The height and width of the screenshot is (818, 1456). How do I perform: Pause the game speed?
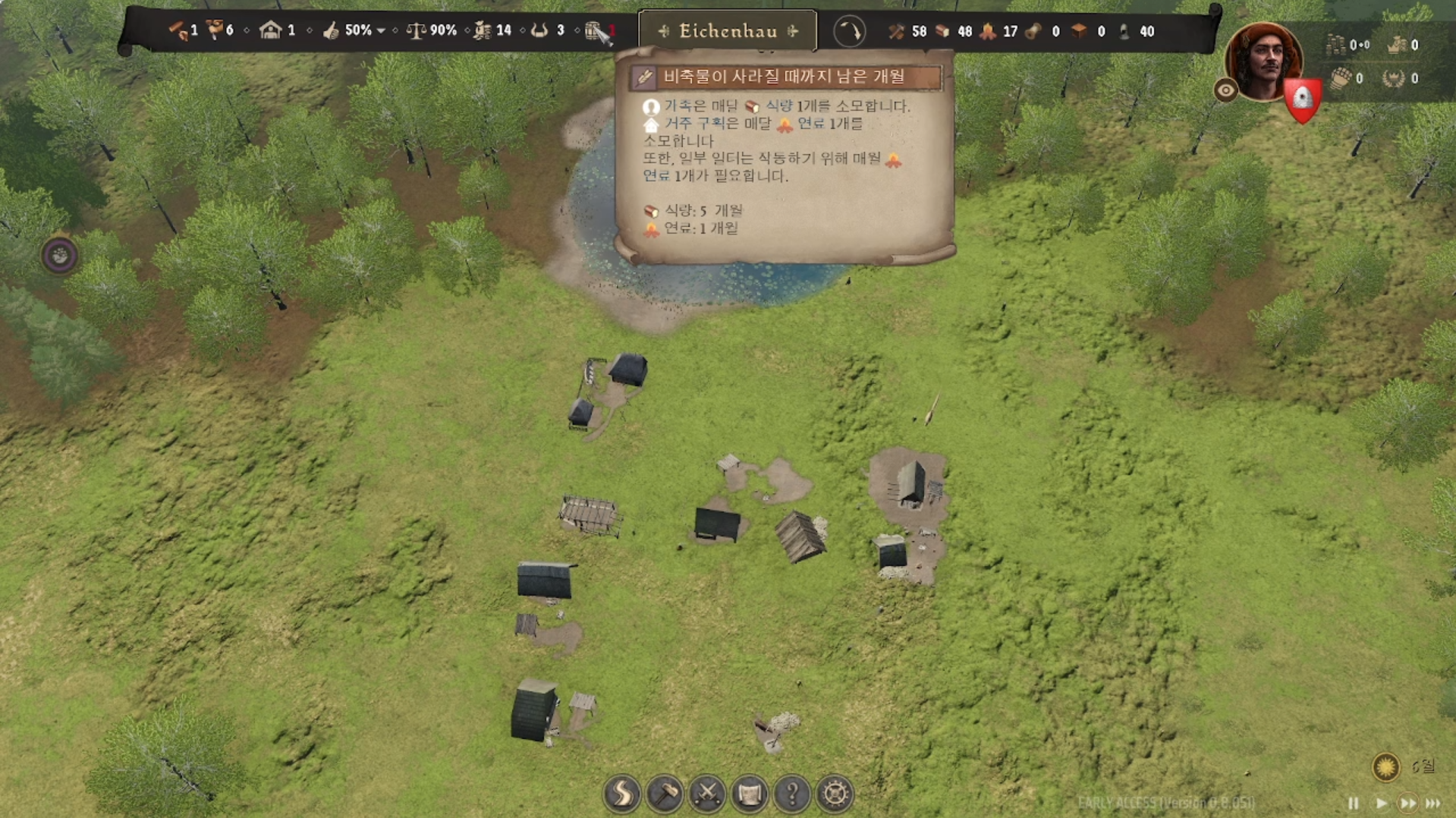(x=1353, y=803)
